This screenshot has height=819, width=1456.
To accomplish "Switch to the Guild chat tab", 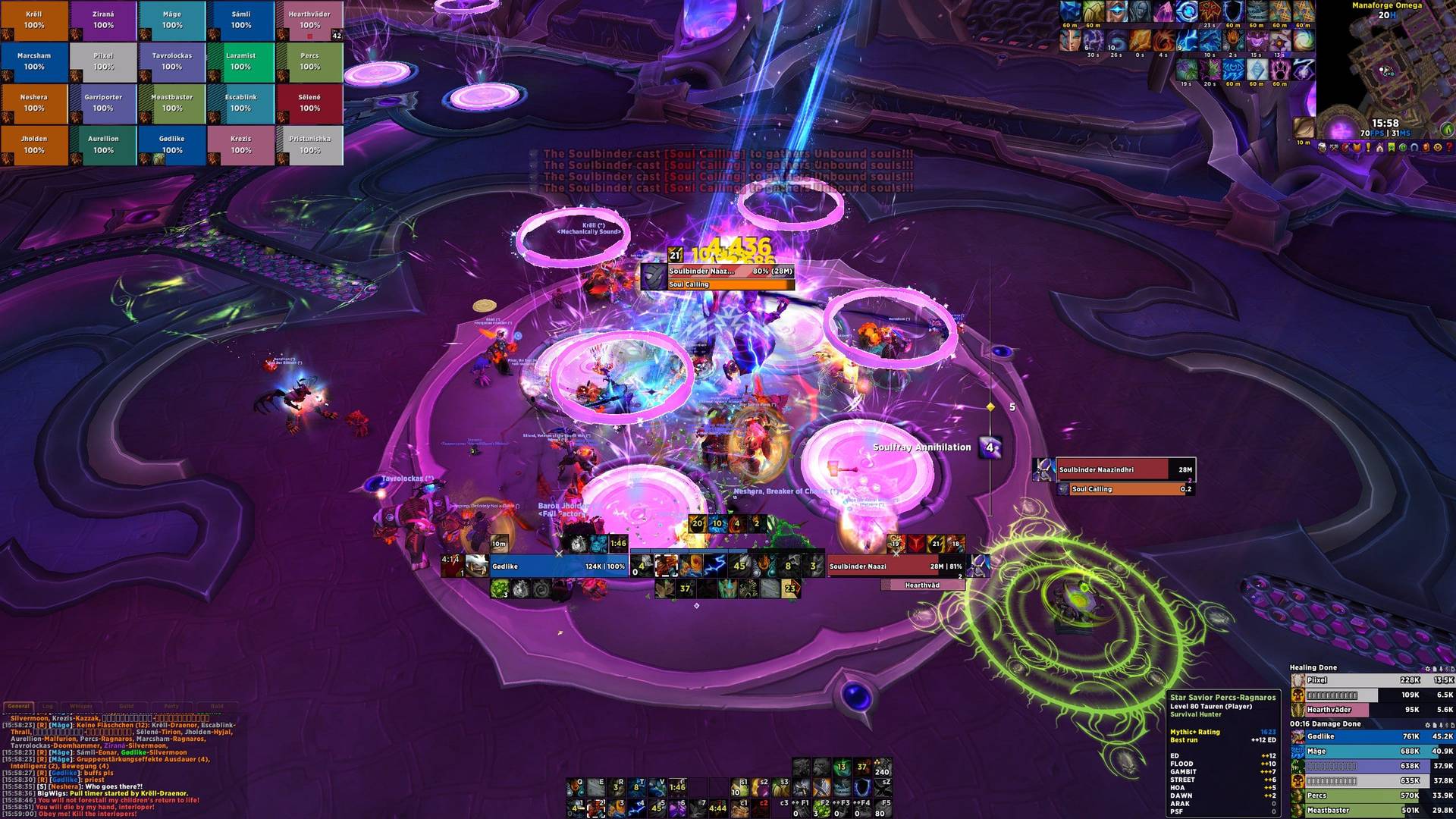I will pos(127,706).
